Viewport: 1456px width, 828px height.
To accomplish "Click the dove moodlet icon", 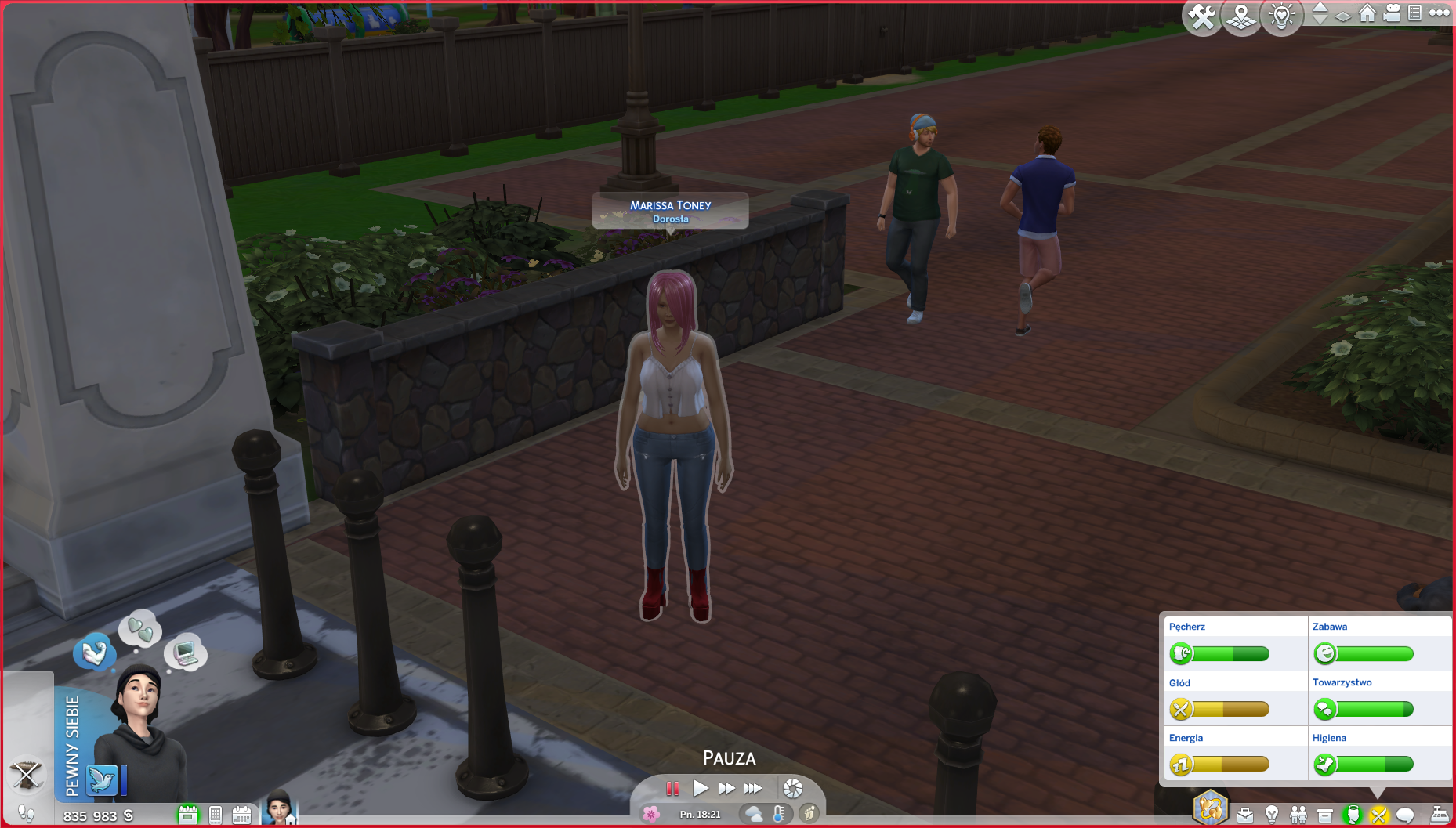I will pyautogui.click(x=102, y=780).
